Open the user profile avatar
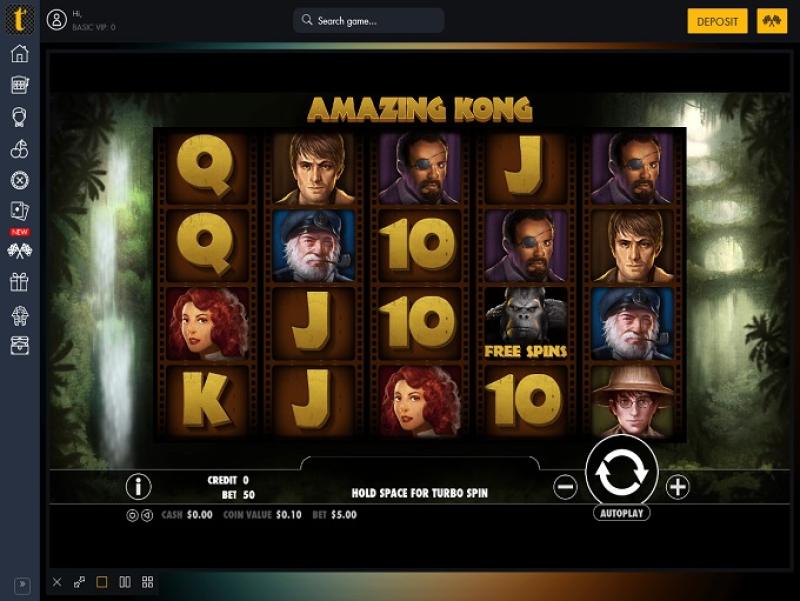 click(x=57, y=20)
